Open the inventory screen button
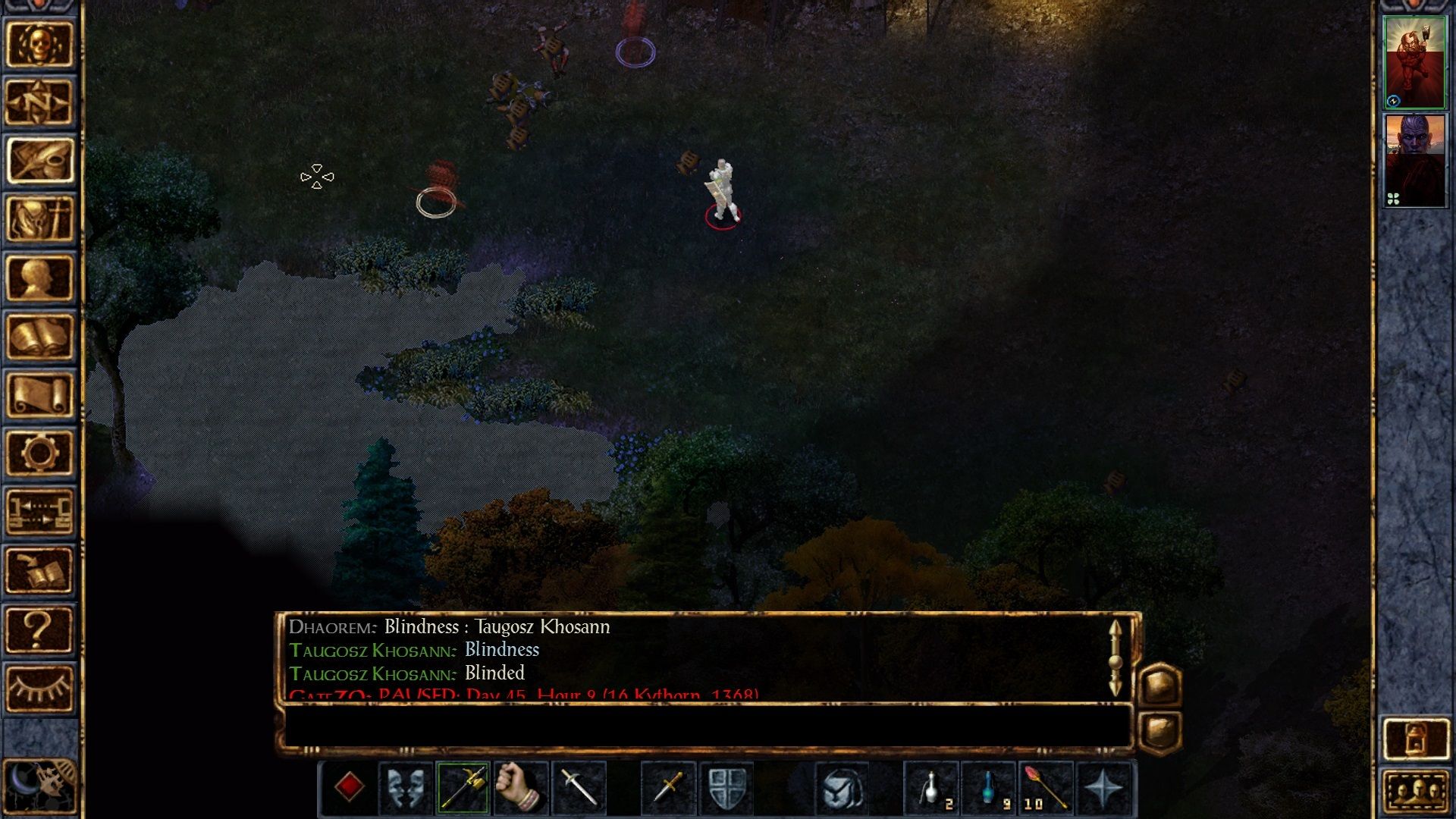The height and width of the screenshot is (819, 1456). (39, 219)
